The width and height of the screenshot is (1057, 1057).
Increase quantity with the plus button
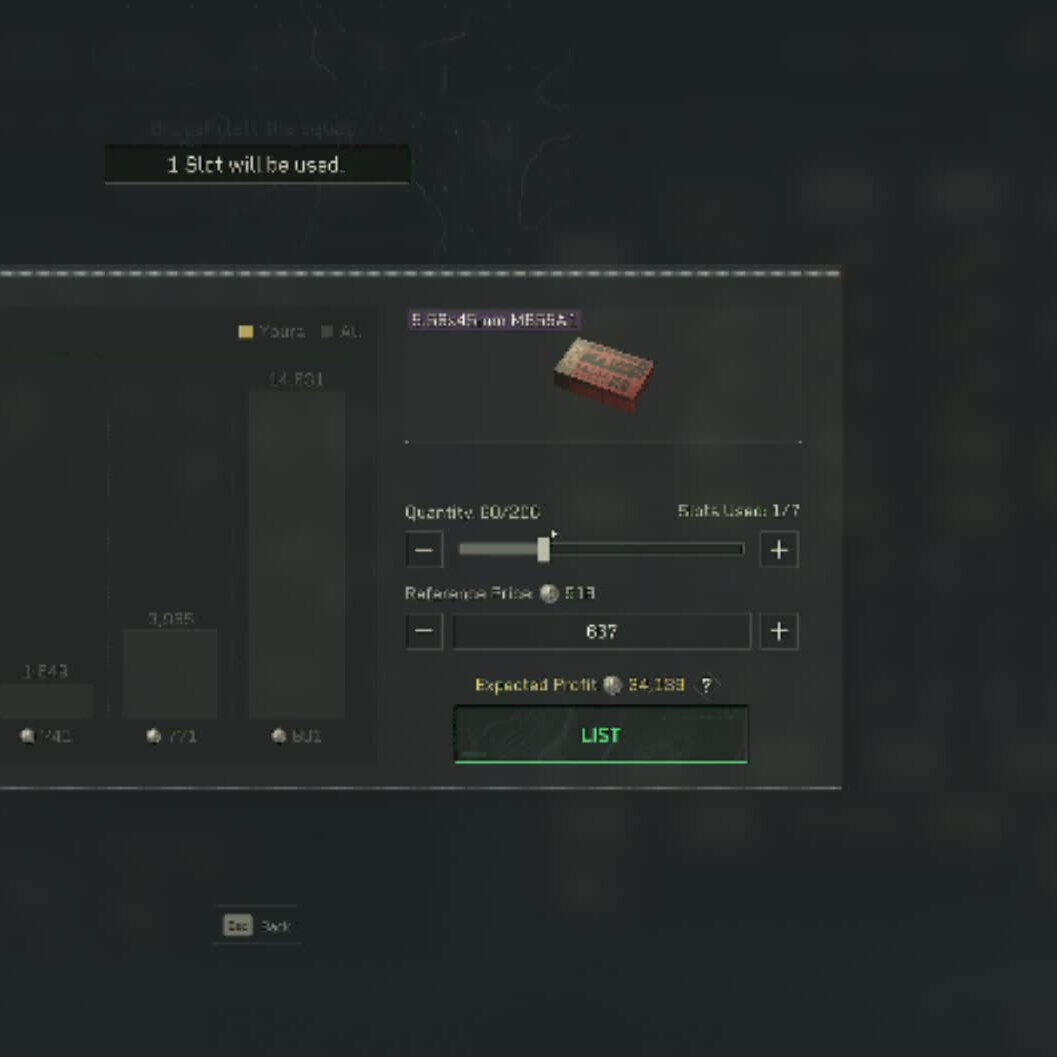click(x=779, y=549)
